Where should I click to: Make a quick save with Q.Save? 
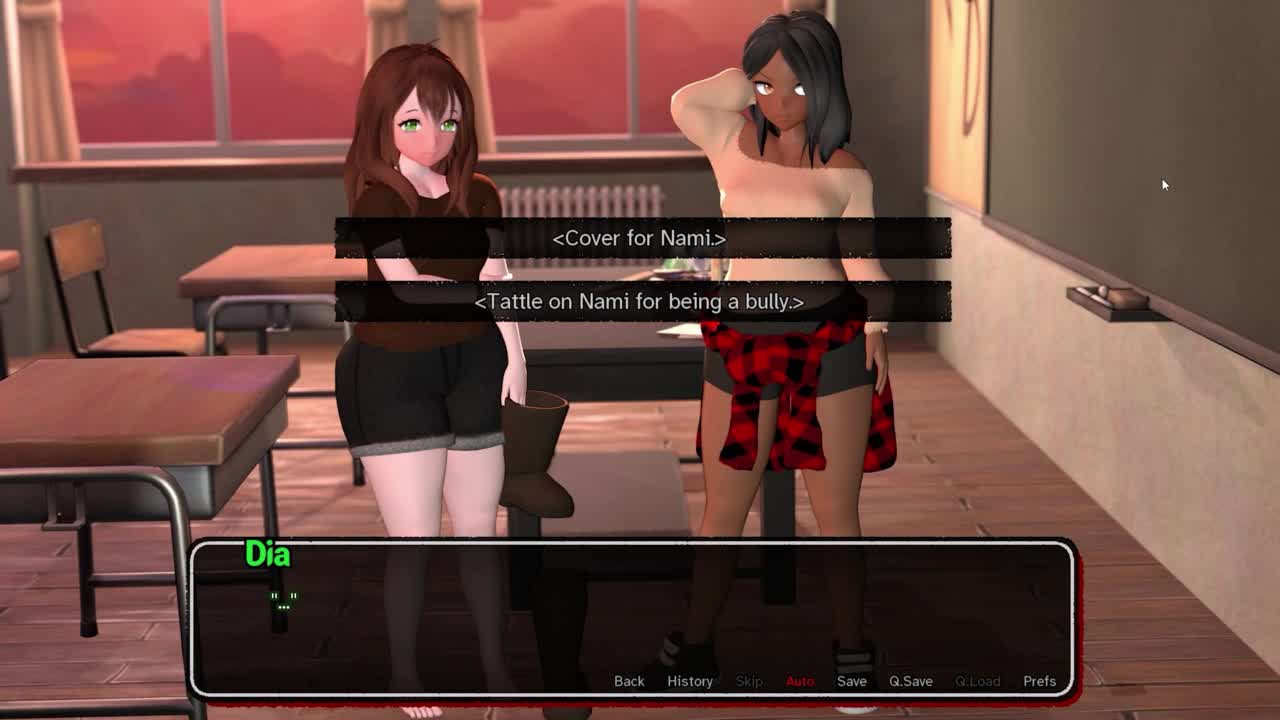[x=911, y=681]
